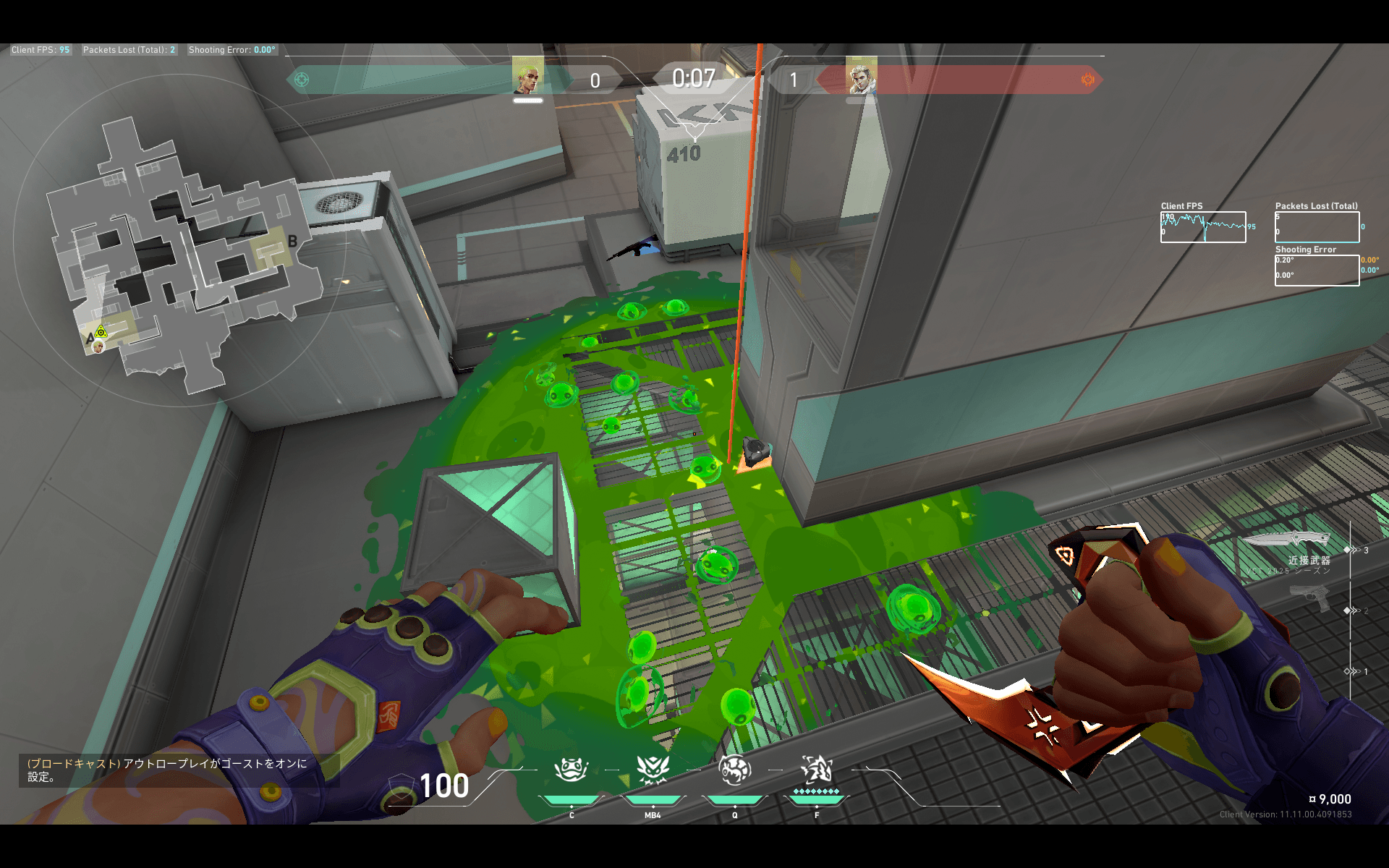Inspect the Shooting Error graph panel
The height and width of the screenshot is (868, 1389).
(1317, 271)
